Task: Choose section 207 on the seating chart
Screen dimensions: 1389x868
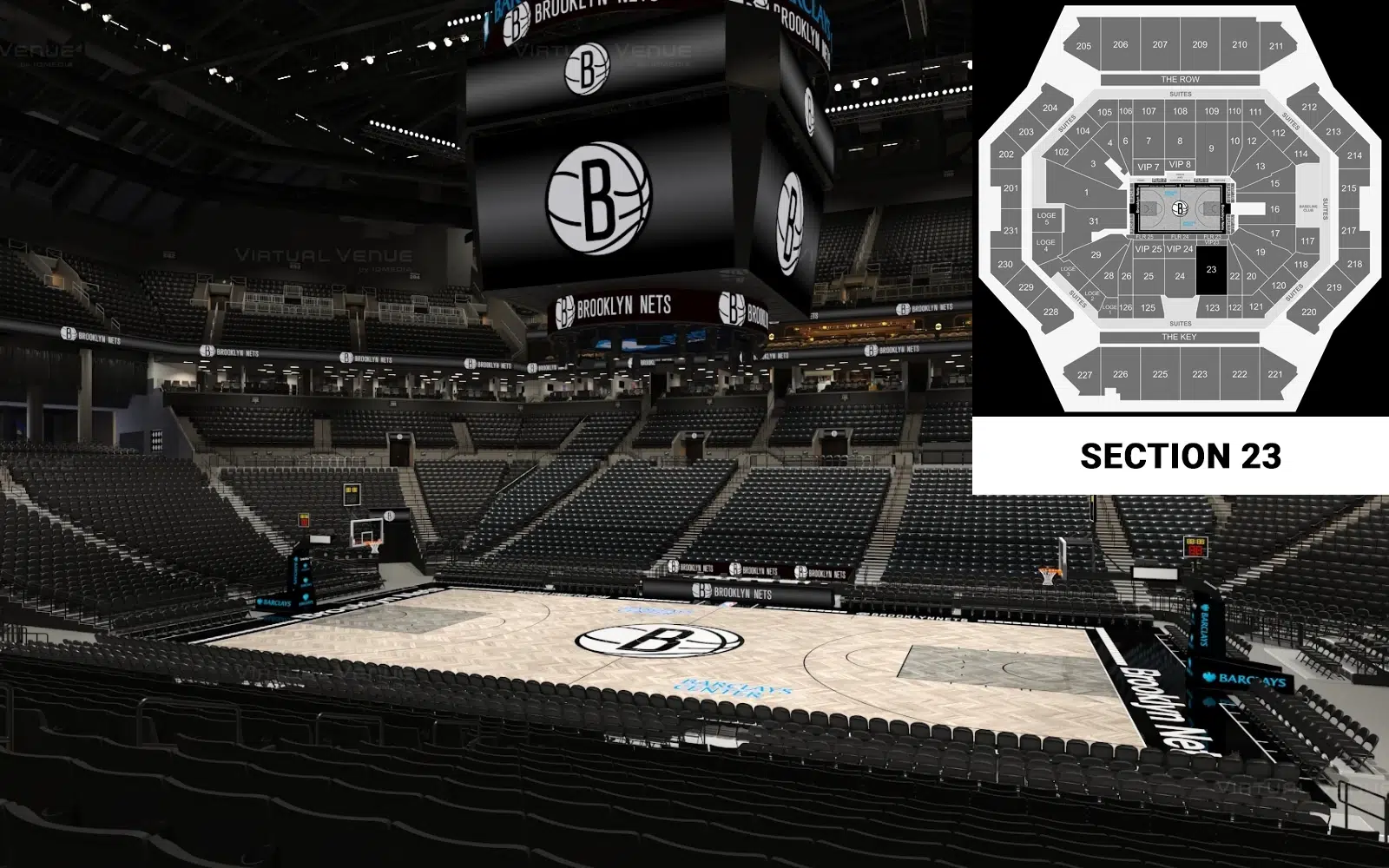Action: pos(1160,44)
